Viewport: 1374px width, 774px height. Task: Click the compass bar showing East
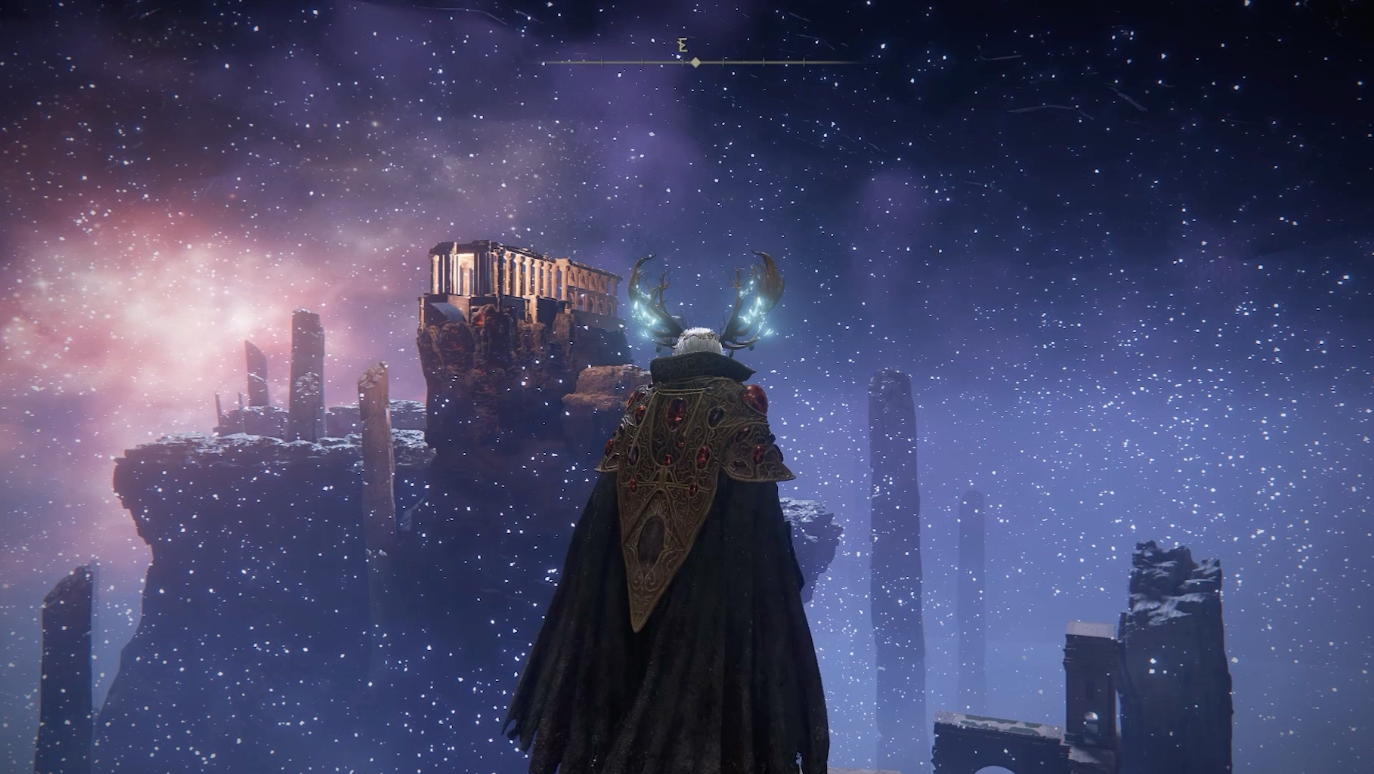[x=697, y=61]
